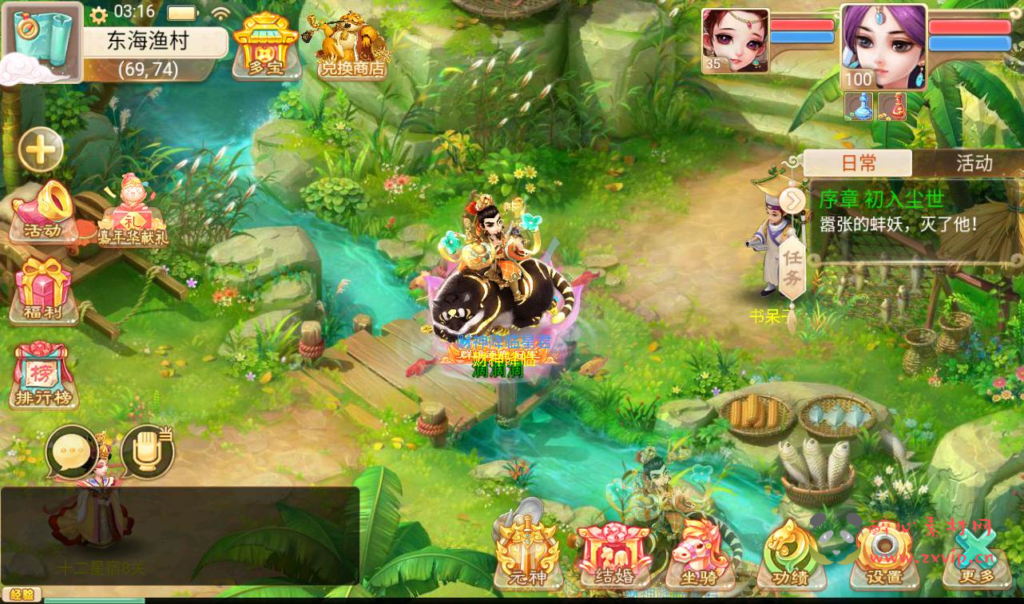Viewport: 1024px width, 604px height.
Task: Open the chat speech bubble button
Action: (x=72, y=452)
